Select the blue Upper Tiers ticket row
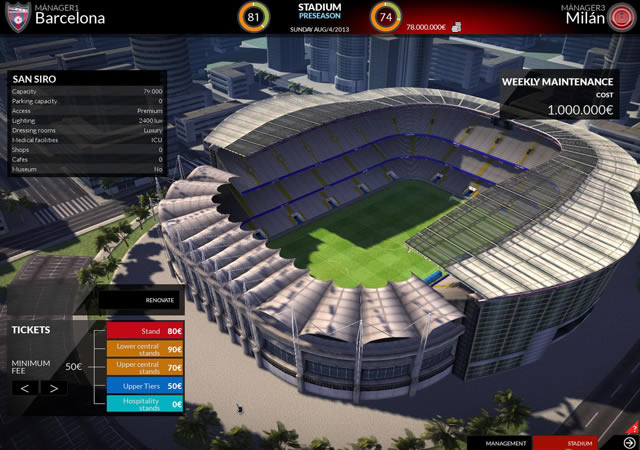Screen dimensions: 640x450 pyautogui.click(x=146, y=385)
